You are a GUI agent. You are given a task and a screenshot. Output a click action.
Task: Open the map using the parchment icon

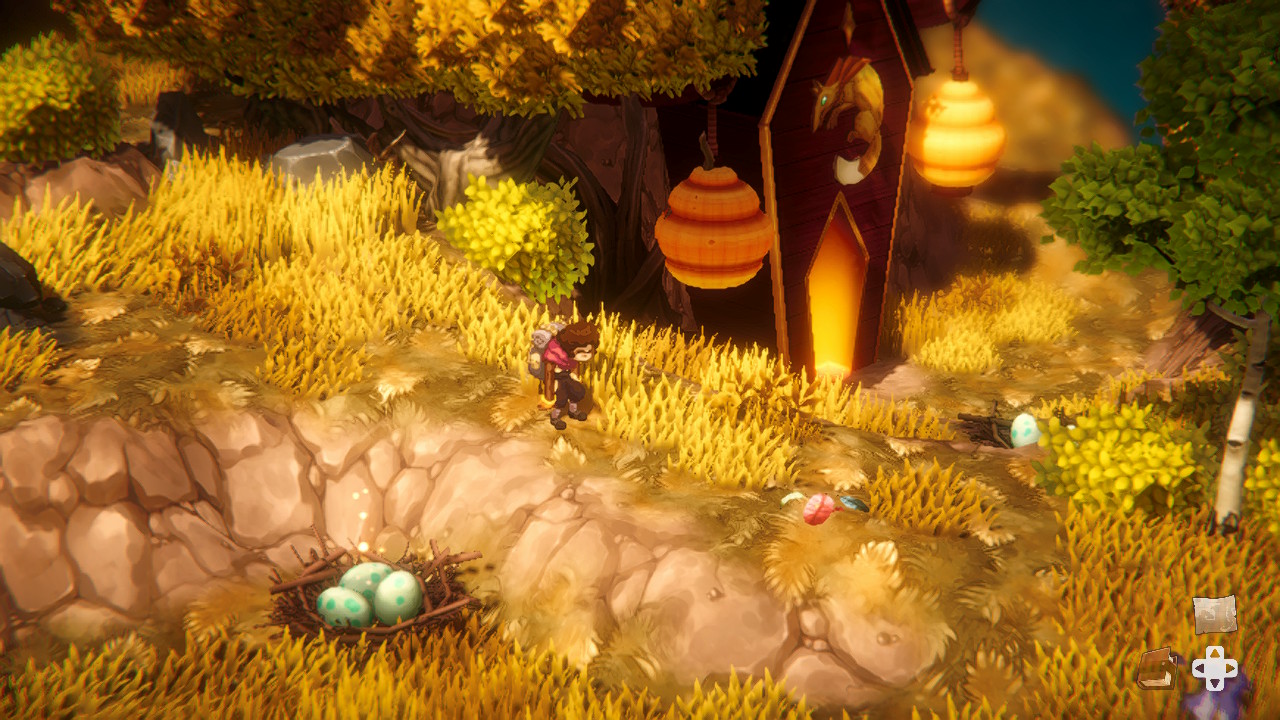coord(1216,615)
